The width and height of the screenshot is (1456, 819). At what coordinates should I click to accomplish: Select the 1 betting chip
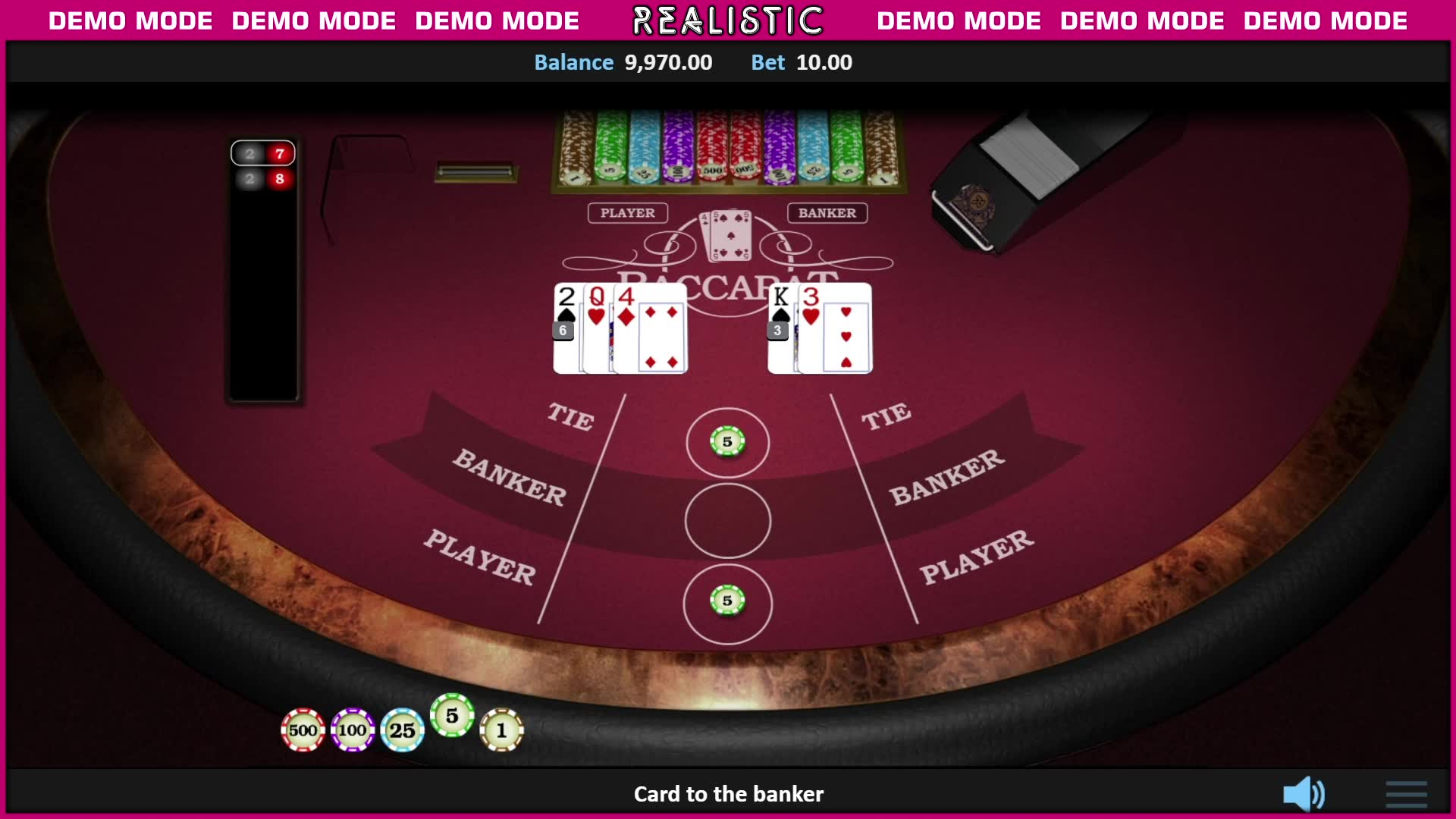(501, 730)
